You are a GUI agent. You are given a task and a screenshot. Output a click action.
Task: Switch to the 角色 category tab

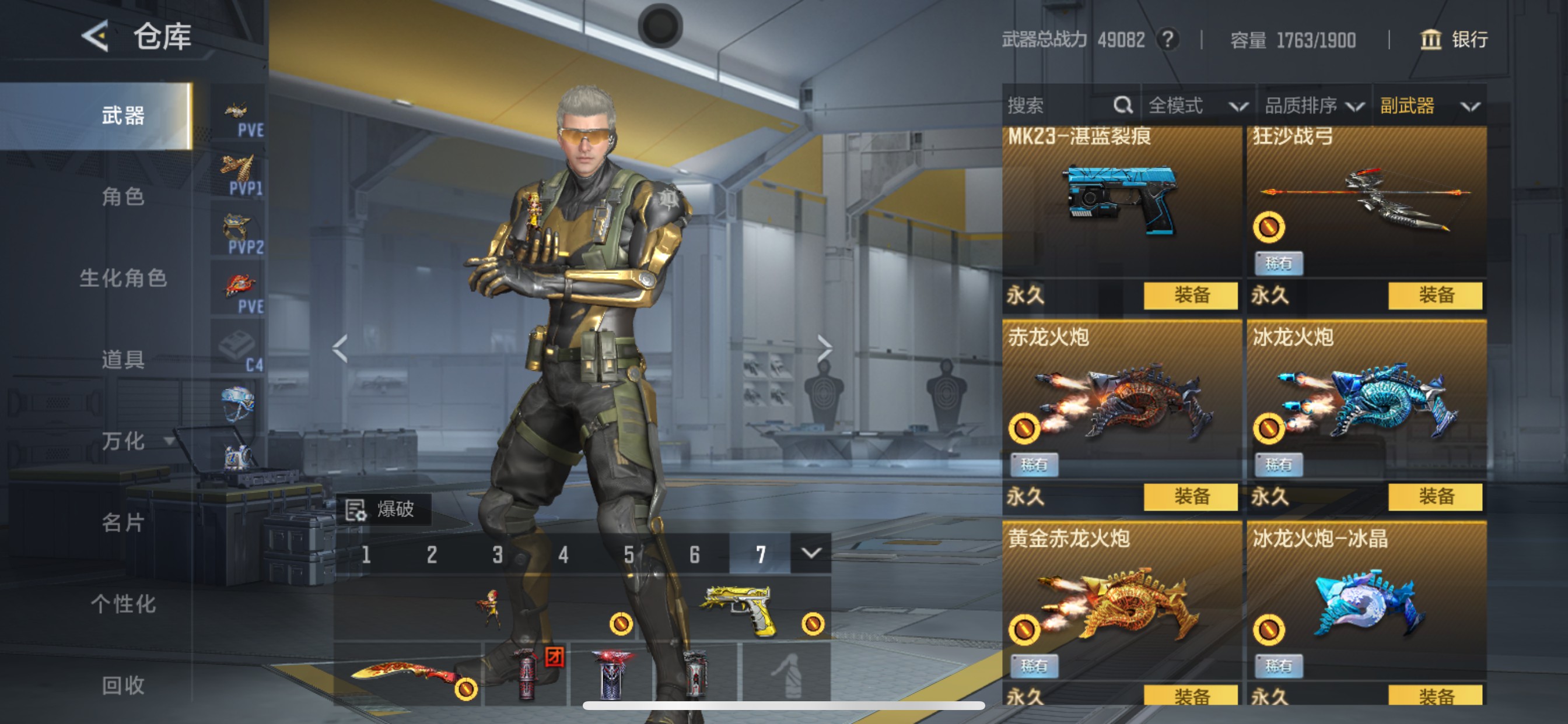coord(123,196)
